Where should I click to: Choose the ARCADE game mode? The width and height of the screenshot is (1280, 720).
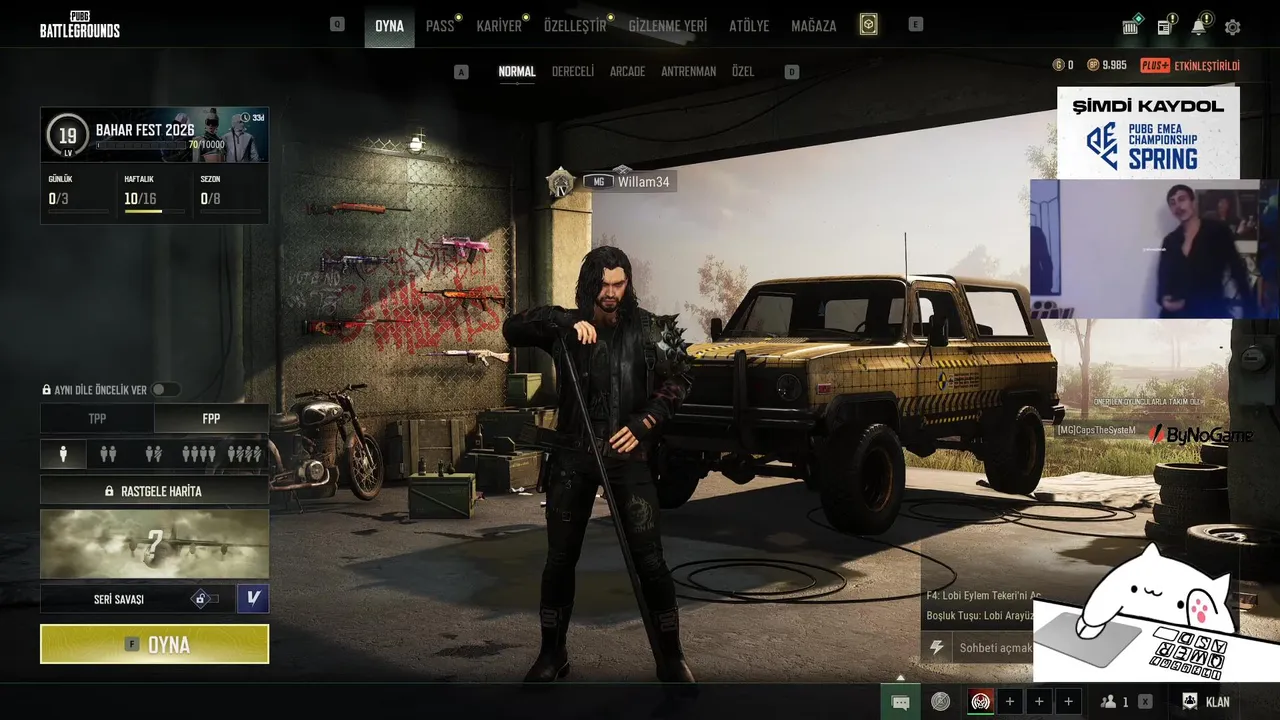pyautogui.click(x=627, y=72)
